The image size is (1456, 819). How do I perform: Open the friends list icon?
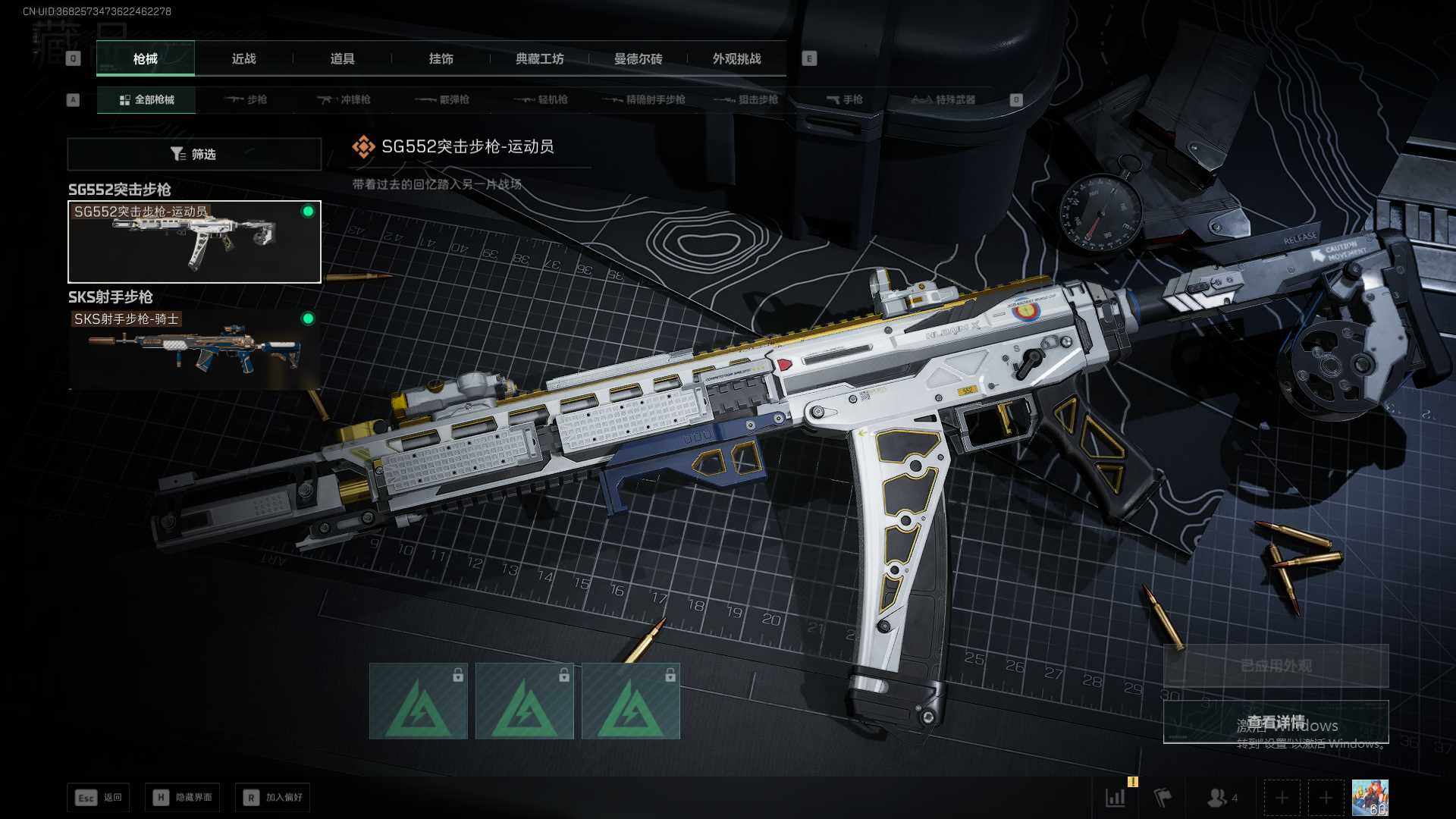(x=1221, y=798)
